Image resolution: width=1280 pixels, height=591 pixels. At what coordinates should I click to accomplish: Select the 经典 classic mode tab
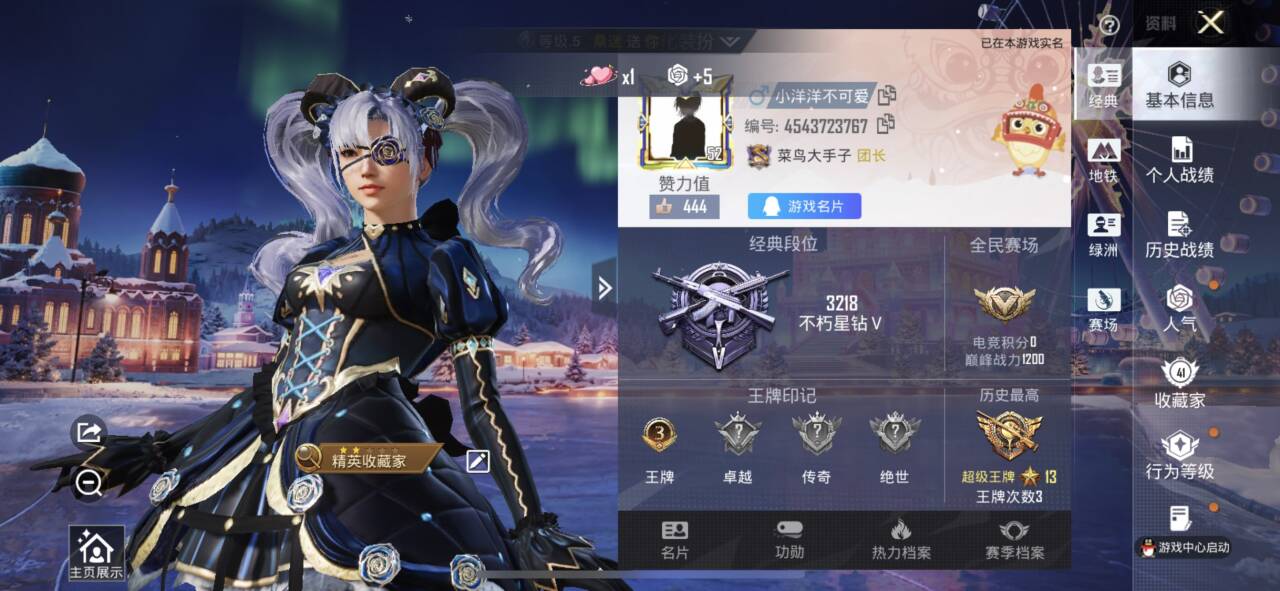click(1103, 86)
